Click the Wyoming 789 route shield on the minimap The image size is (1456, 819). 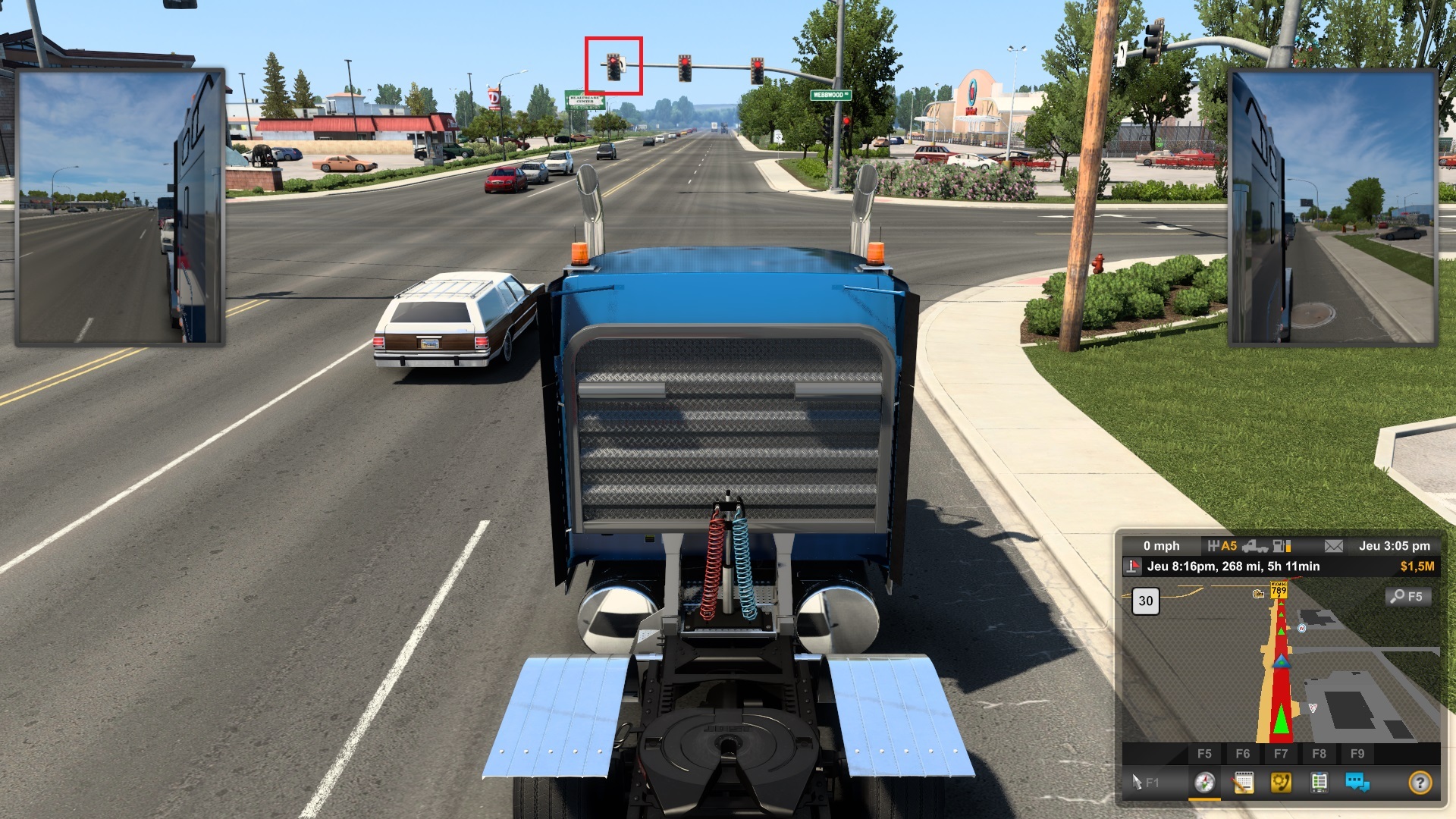1278,591
